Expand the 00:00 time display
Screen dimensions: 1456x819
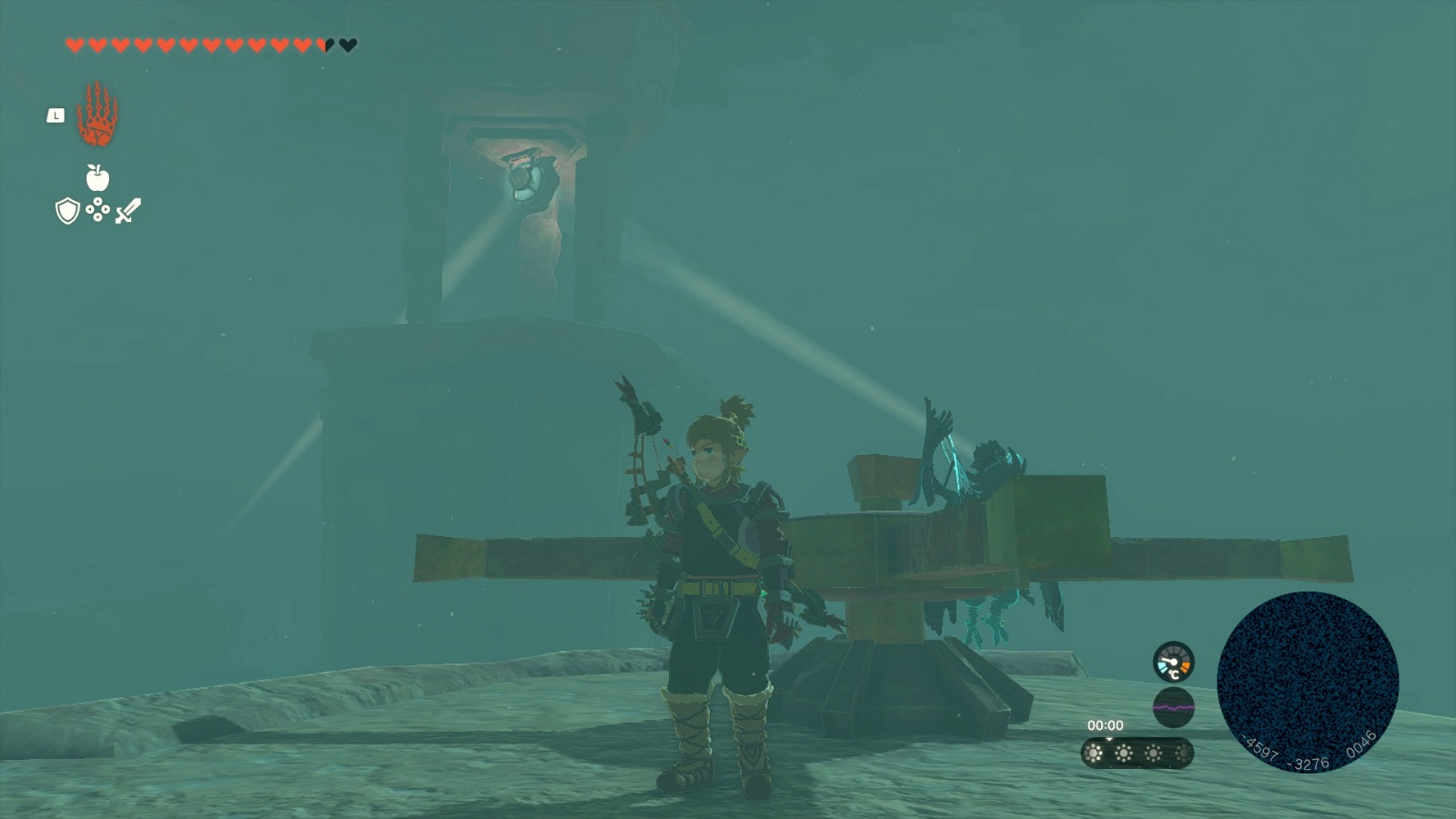1107,726
